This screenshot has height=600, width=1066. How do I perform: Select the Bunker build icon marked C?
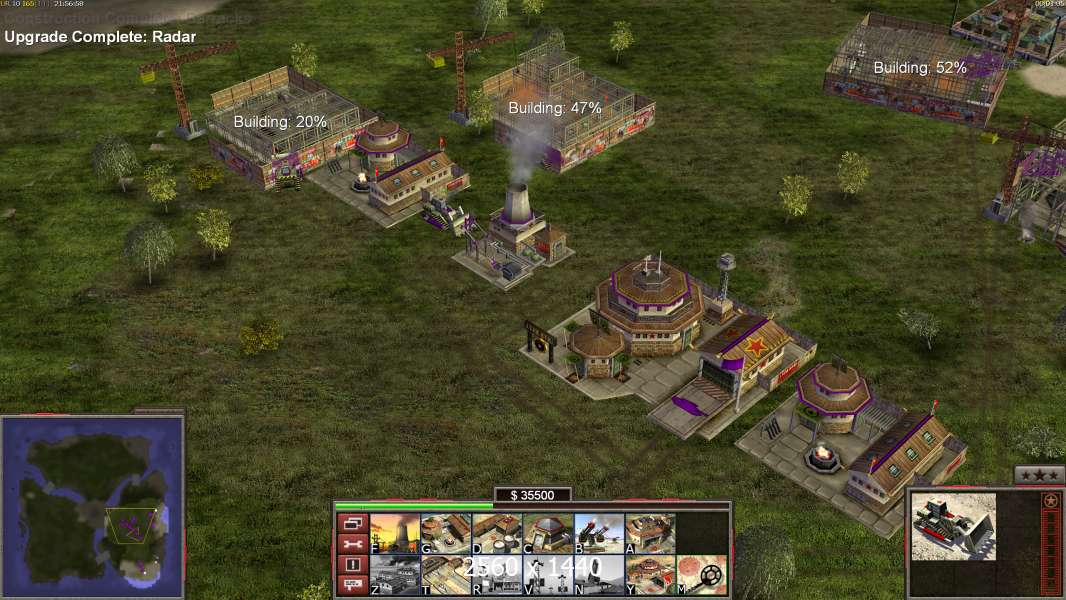click(548, 534)
